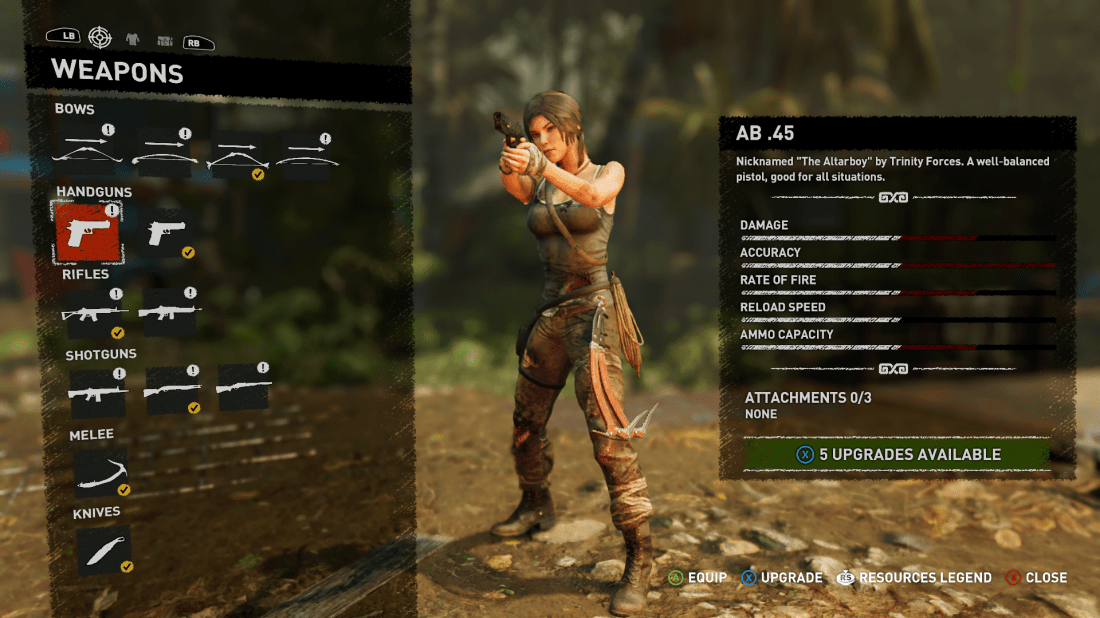The width and height of the screenshot is (1100, 618).
Task: Open the 5 Upgrades Available bar
Action: (x=897, y=454)
